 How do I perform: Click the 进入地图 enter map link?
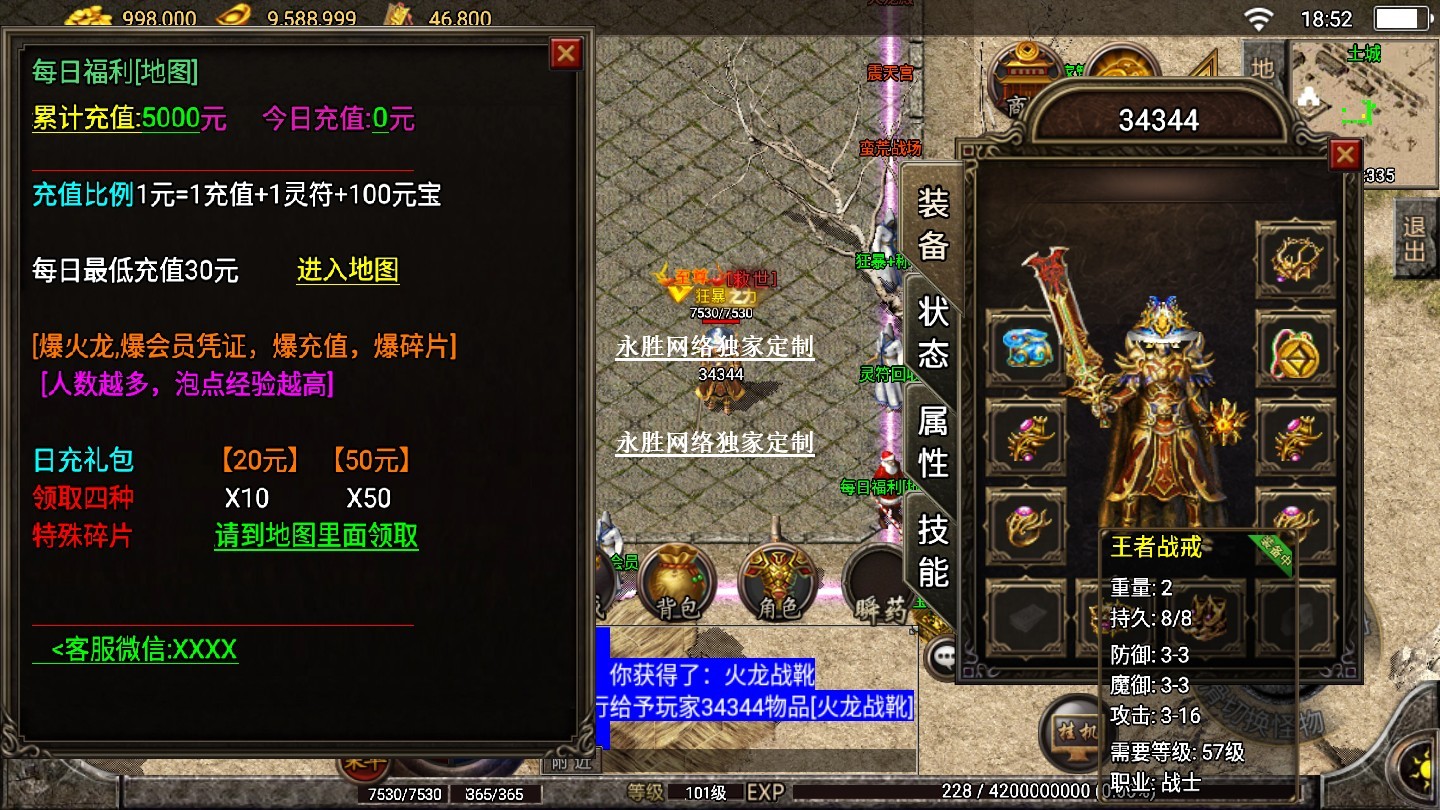click(347, 270)
